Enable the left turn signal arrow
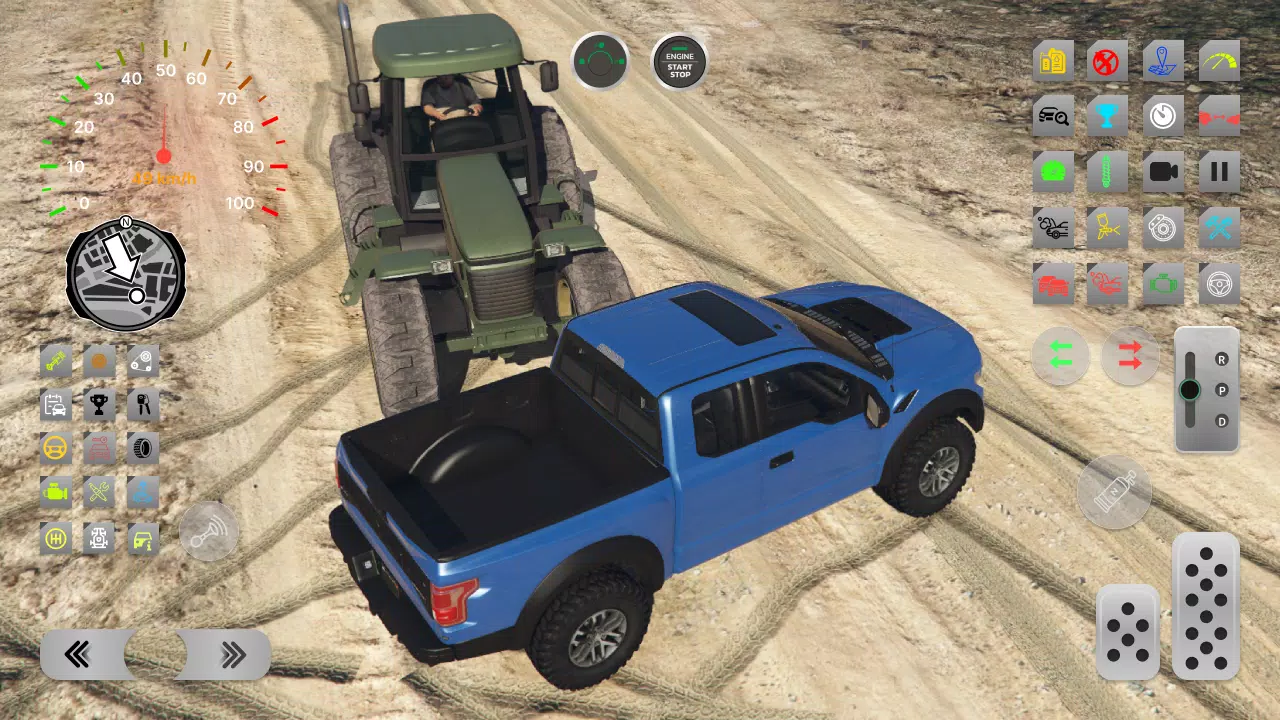 click(1061, 356)
